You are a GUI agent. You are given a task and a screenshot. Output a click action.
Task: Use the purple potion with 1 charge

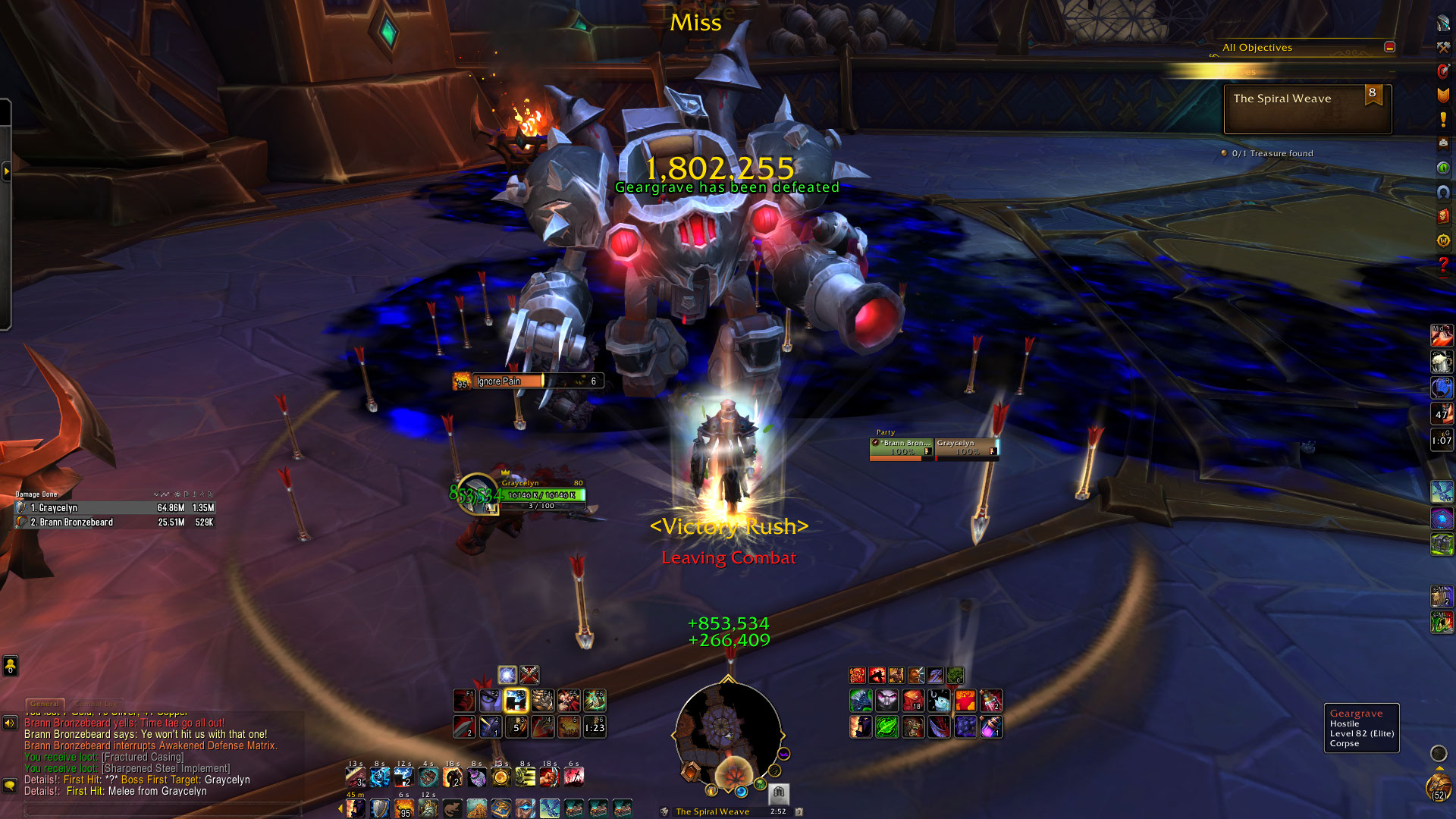pyautogui.click(x=991, y=727)
